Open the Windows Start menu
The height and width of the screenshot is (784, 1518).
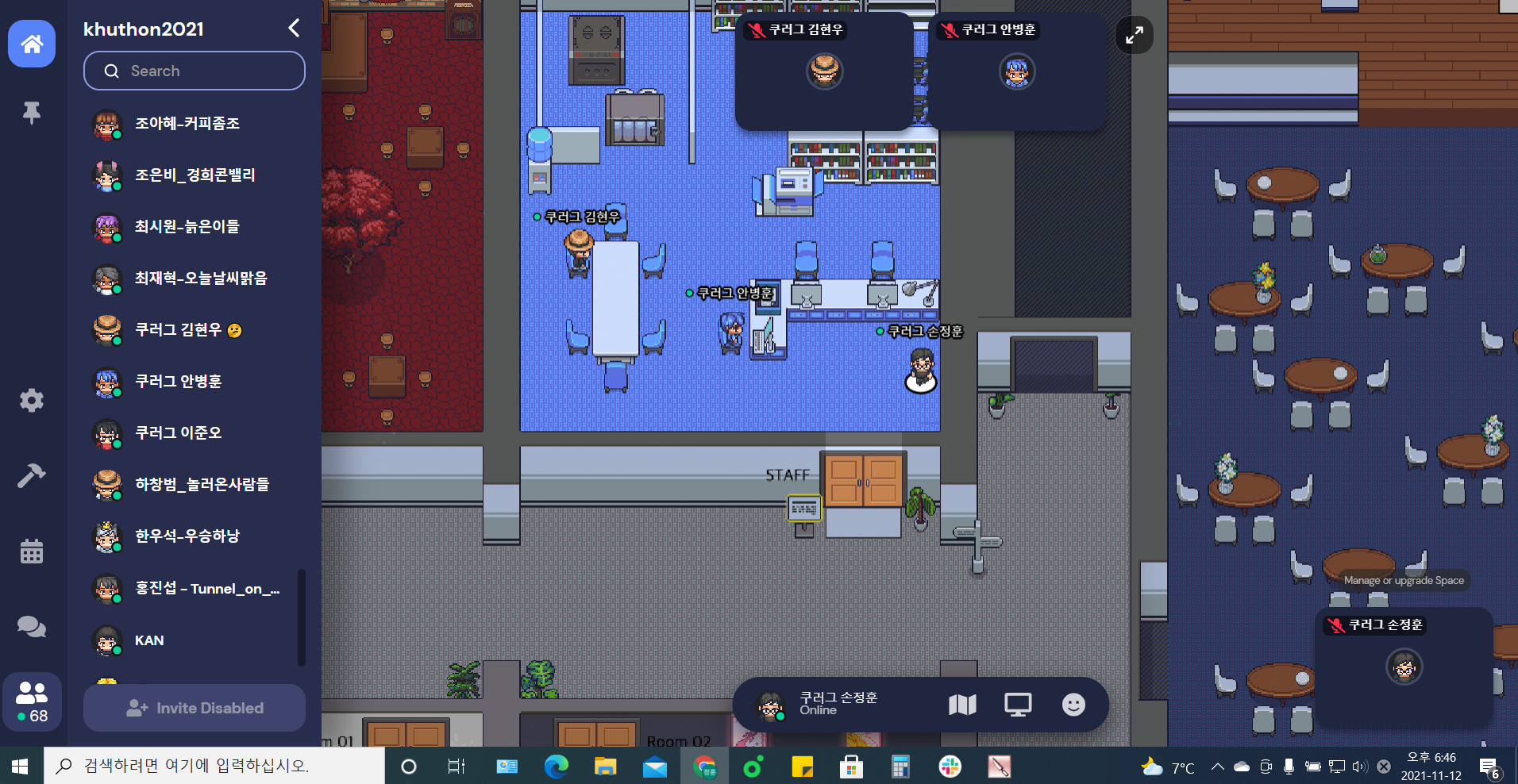[21, 766]
